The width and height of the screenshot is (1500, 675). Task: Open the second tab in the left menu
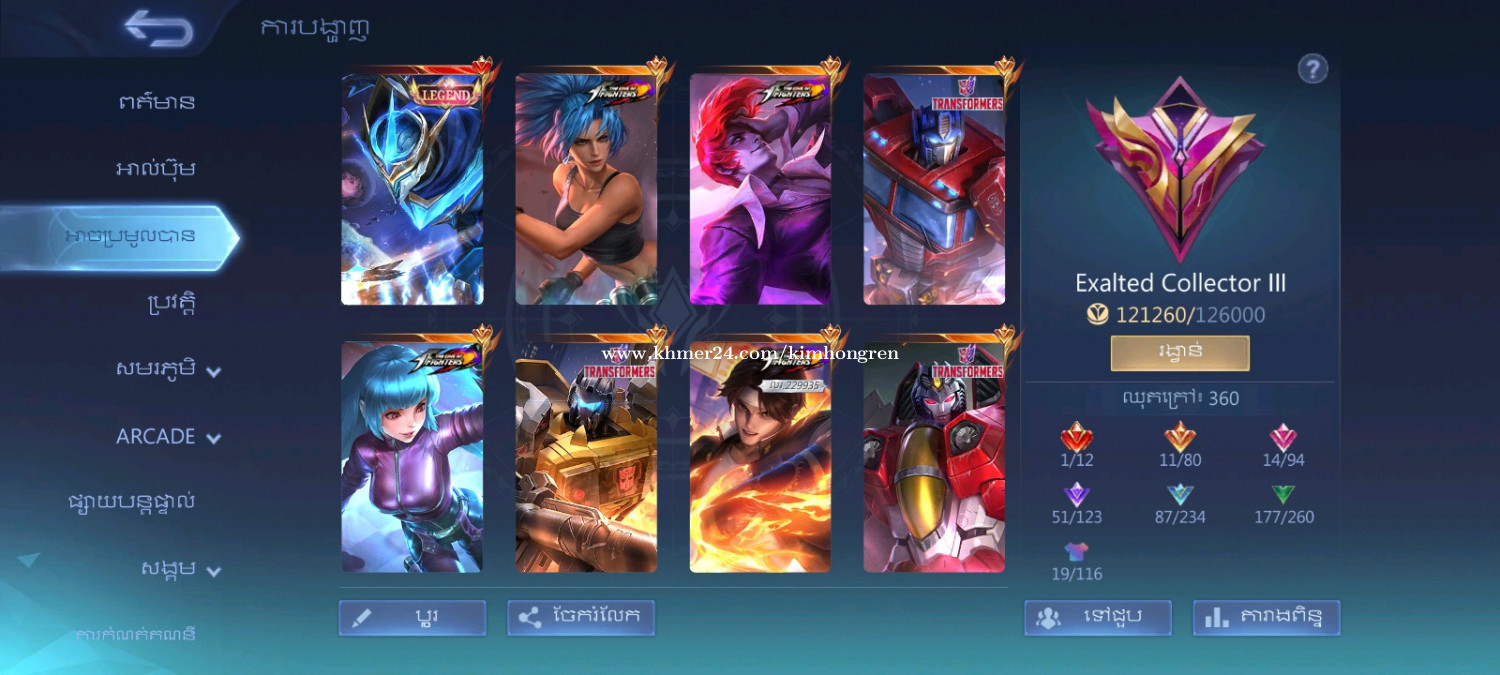click(x=156, y=168)
